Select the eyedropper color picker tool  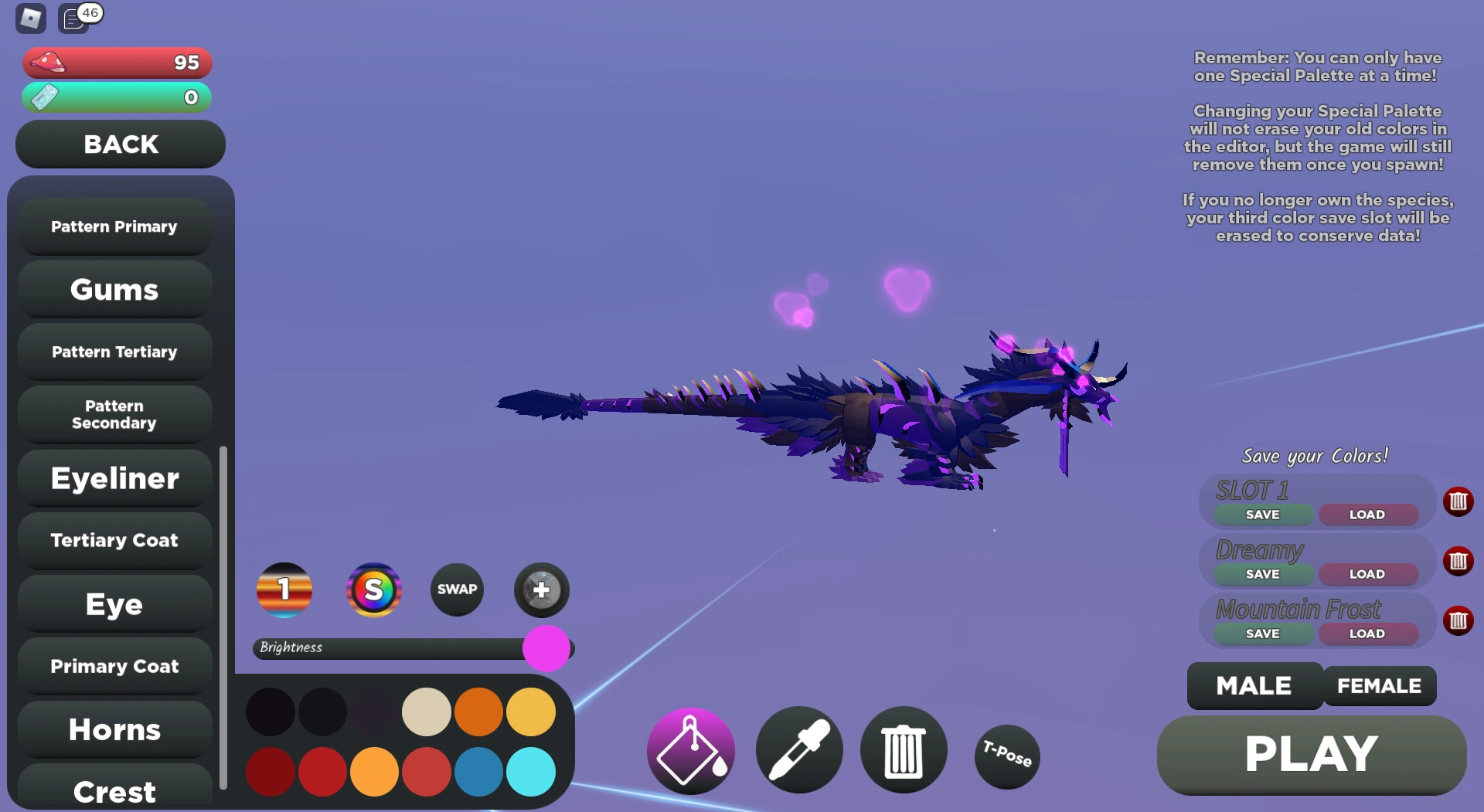tap(799, 749)
